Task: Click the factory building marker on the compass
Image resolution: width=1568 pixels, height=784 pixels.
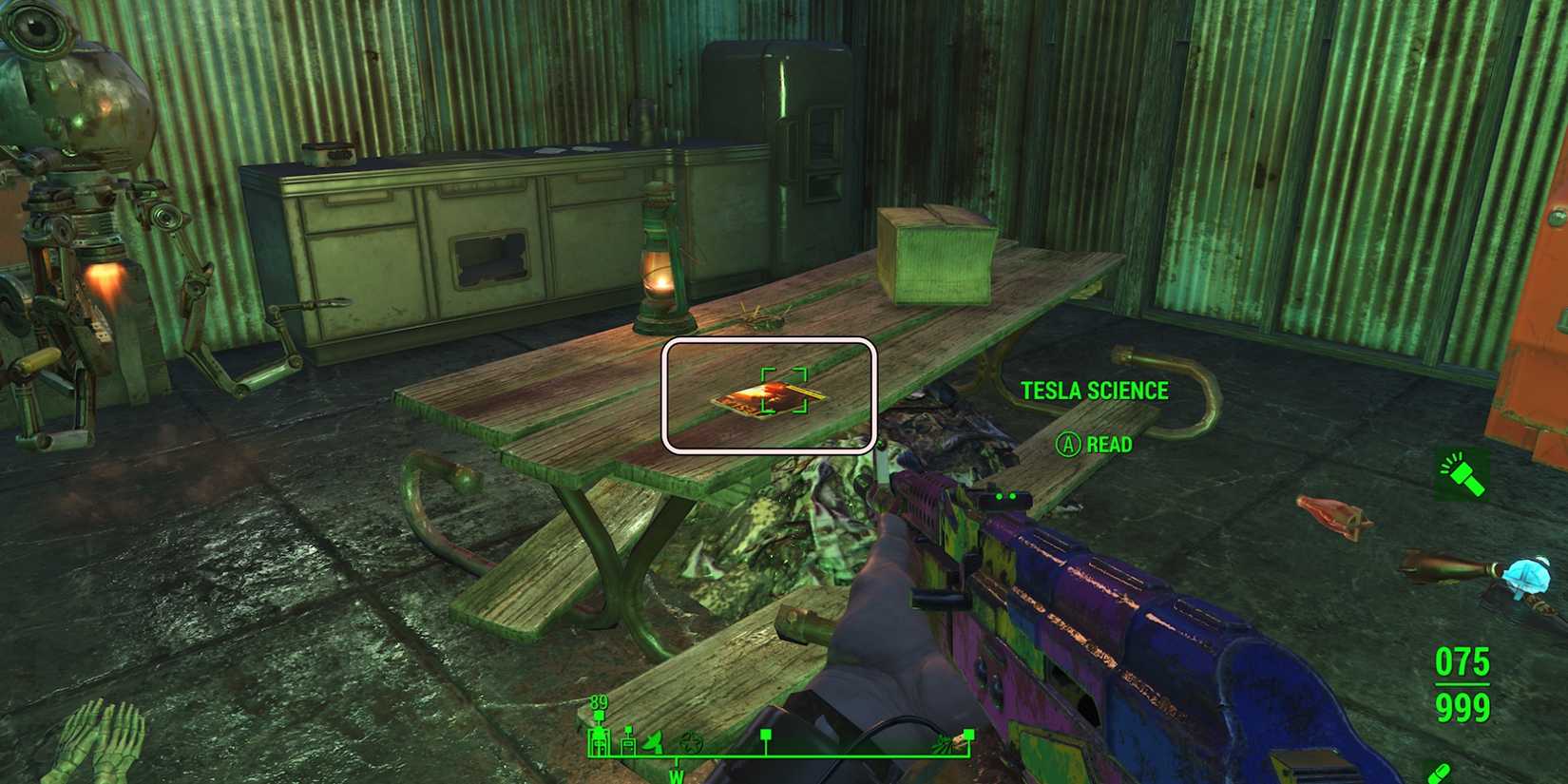Action: coord(599,741)
